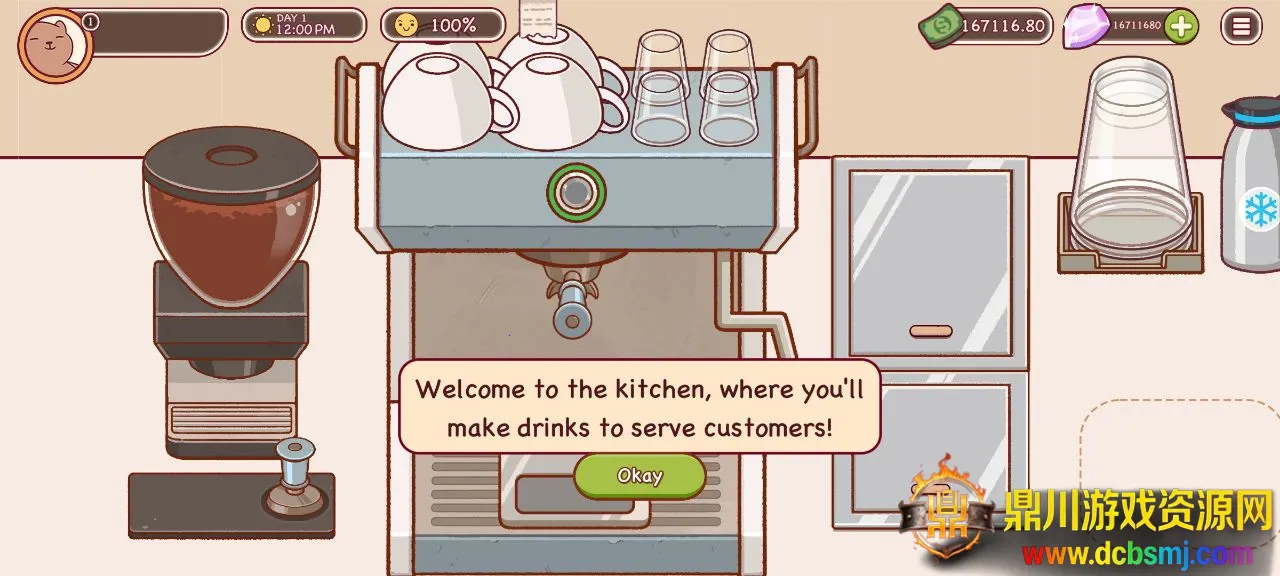This screenshot has width=1280, height=576.
Task: Open the hamburger menu
Action: tap(1241, 27)
